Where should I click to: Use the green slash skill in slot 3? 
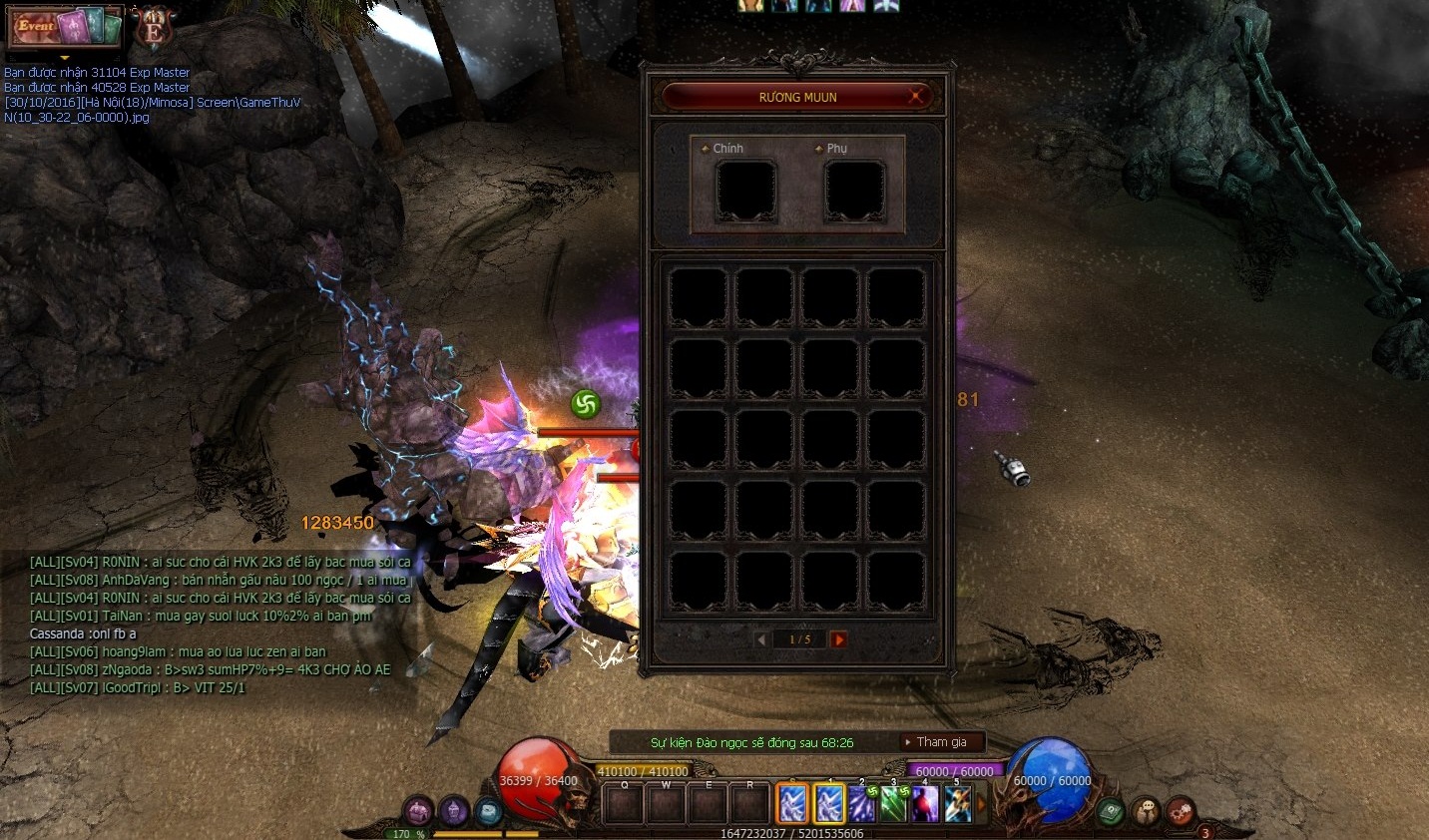click(x=893, y=803)
